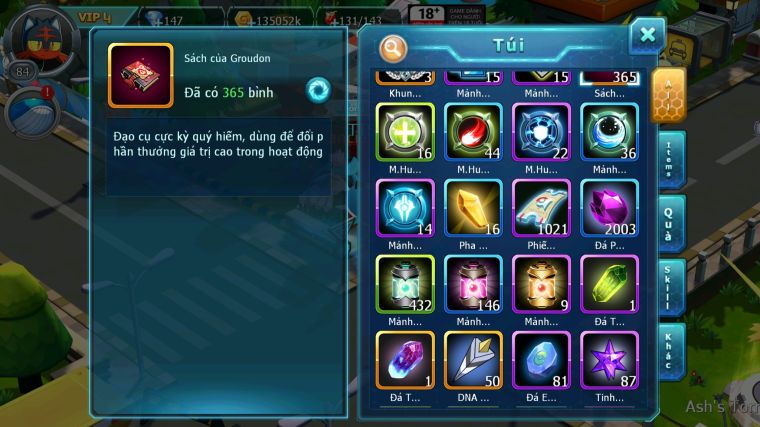This screenshot has width=760, height=427.
Task: Select the ticket item with 1021
Action: pyautogui.click(x=541, y=208)
